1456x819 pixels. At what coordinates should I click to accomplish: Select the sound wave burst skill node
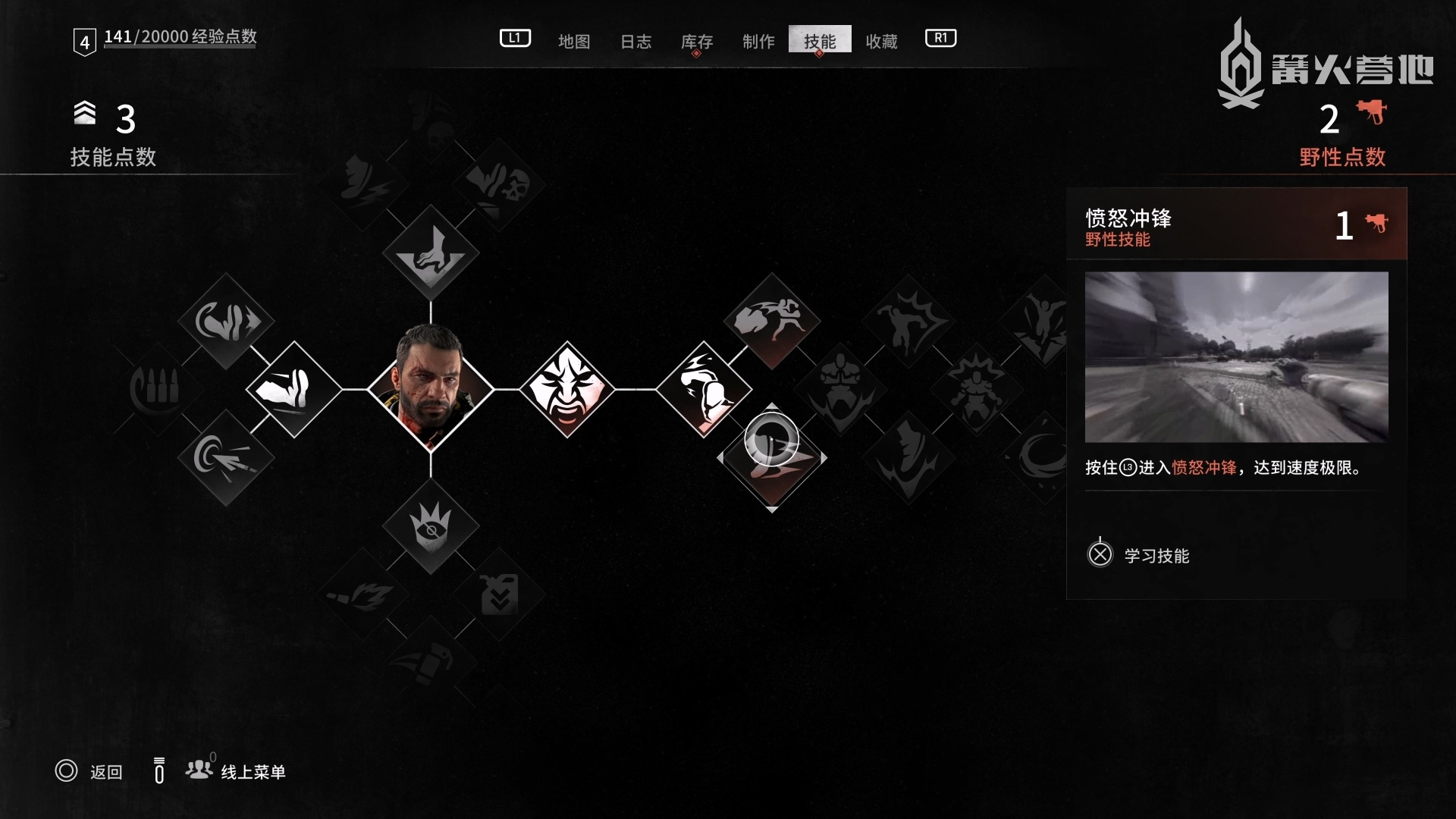(x=226, y=457)
